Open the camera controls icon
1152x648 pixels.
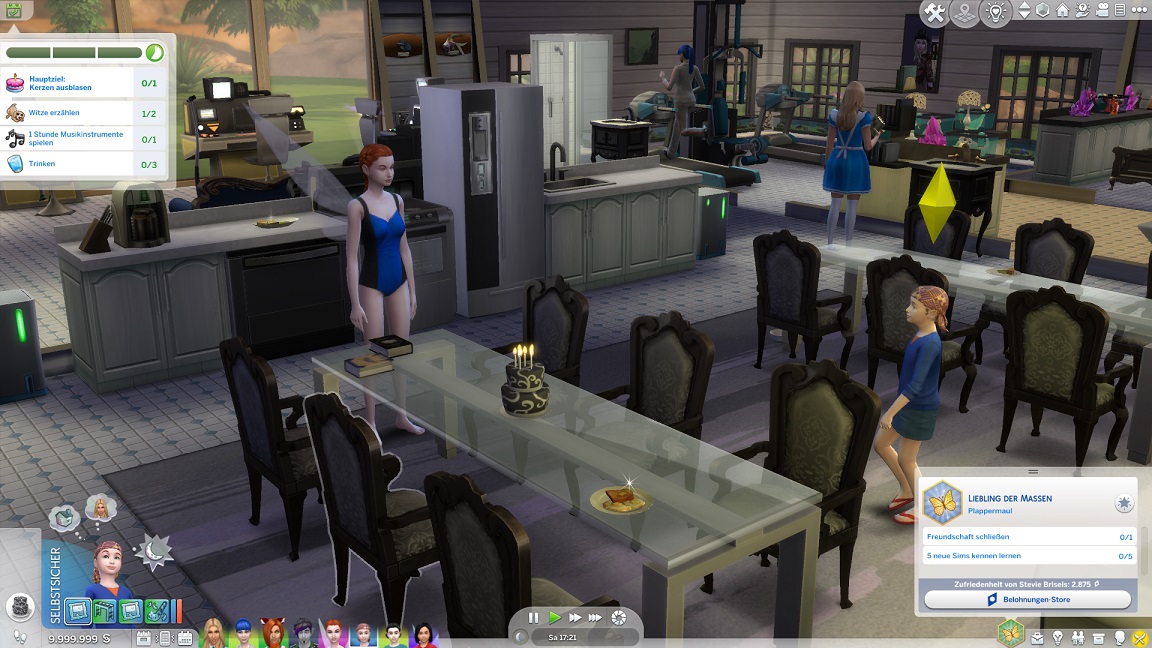point(1103,11)
